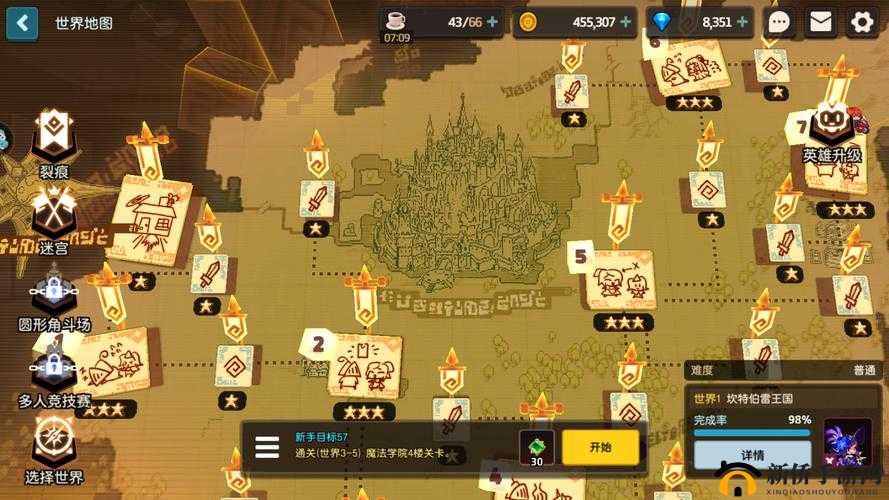
Task: Open the three-line quest list menu
Action: pyautogui.click(x=267, y=447)
